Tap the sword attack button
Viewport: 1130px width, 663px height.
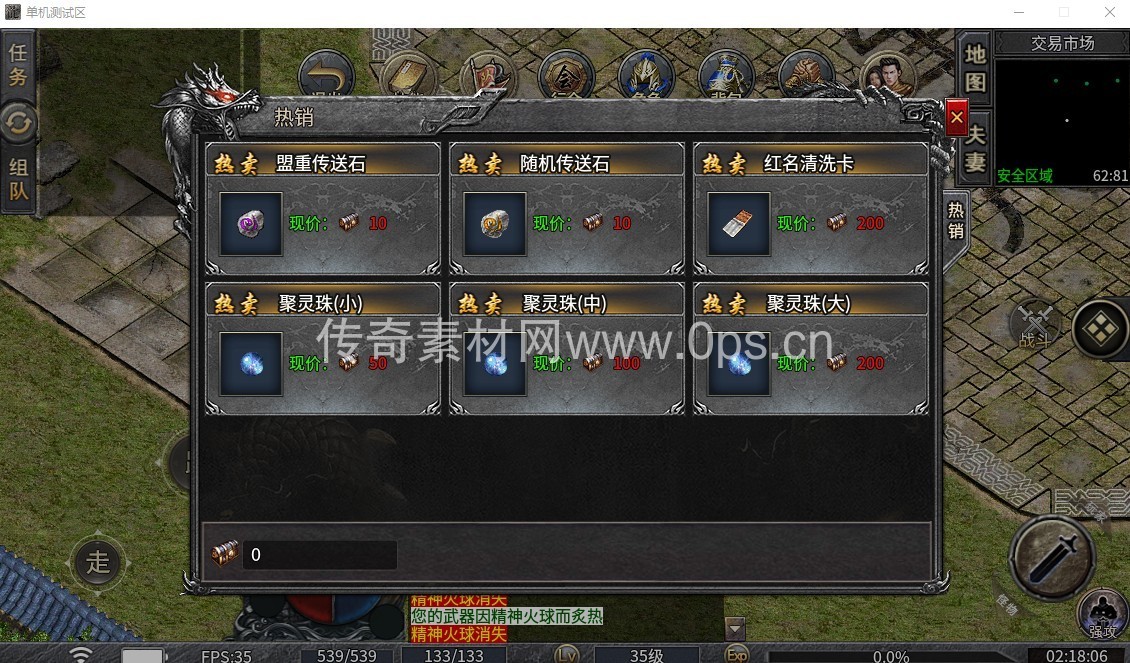click(1051, 556)
